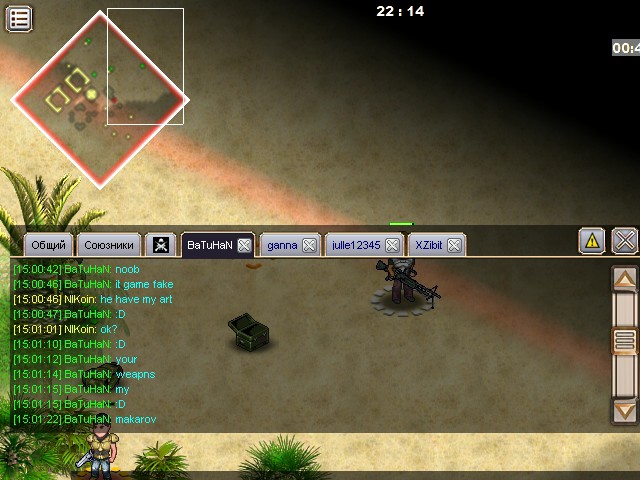
Task: Close the BaTuHaN chat tab
Action: click(244, 245)
